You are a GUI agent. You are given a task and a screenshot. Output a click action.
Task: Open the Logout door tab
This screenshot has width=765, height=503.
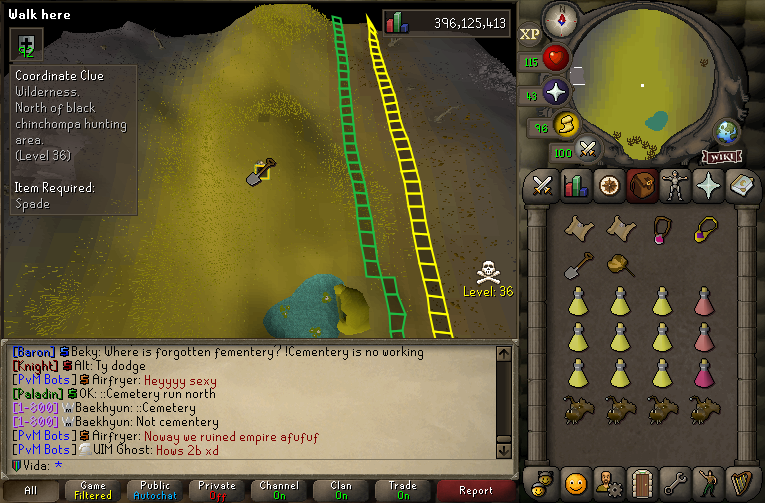click(x=641, y=482)
